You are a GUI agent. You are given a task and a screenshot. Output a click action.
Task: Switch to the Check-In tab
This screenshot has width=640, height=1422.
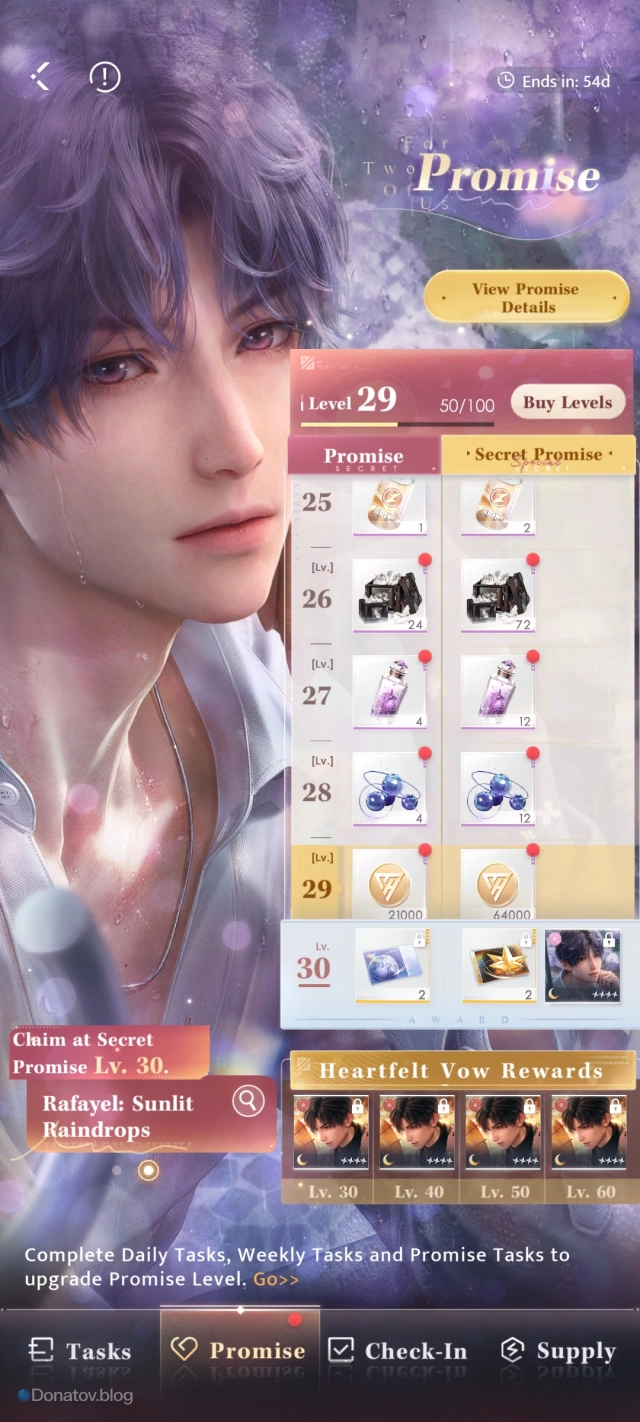click(x=398, y=1351)
